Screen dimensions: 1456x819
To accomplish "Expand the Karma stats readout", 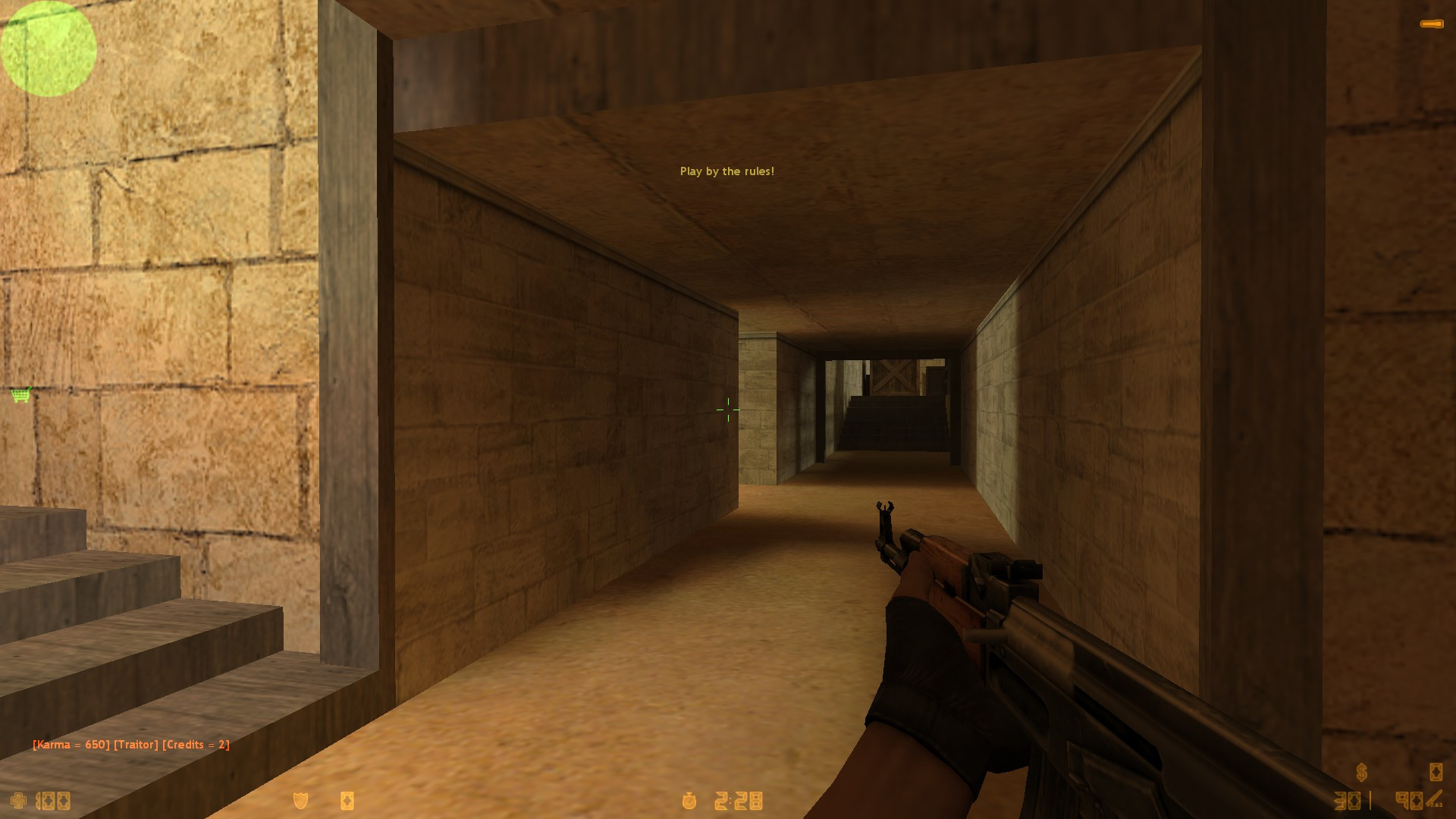I will tap(130, 745).
